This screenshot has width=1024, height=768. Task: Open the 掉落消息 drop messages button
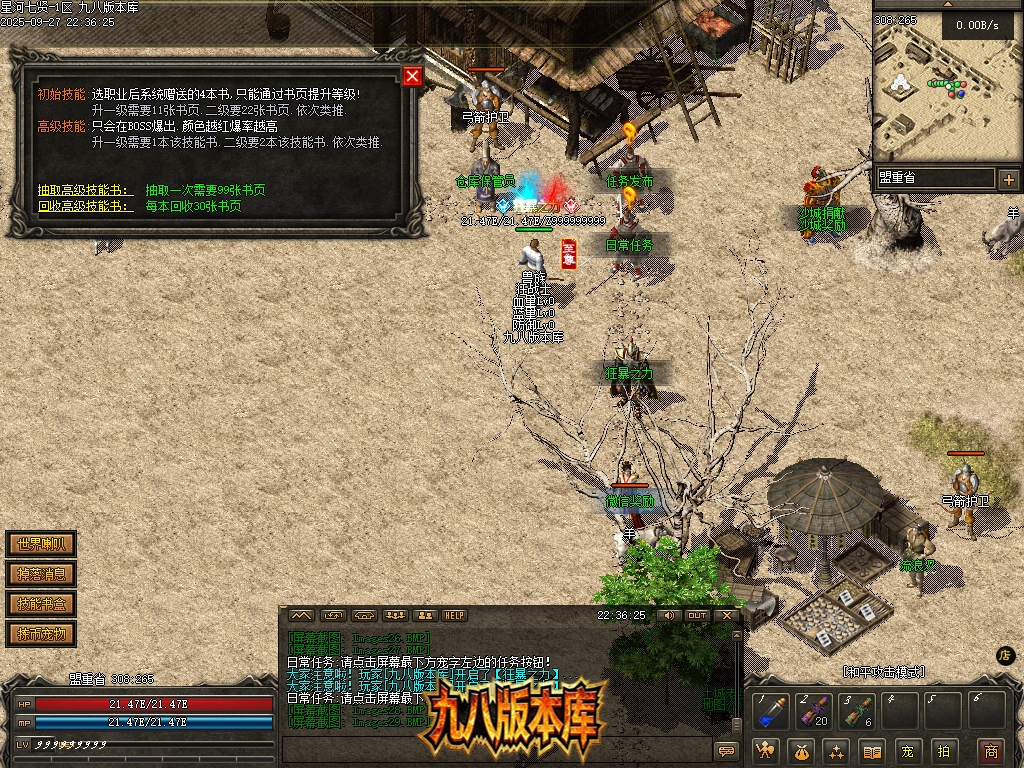(x=41, y=574)
